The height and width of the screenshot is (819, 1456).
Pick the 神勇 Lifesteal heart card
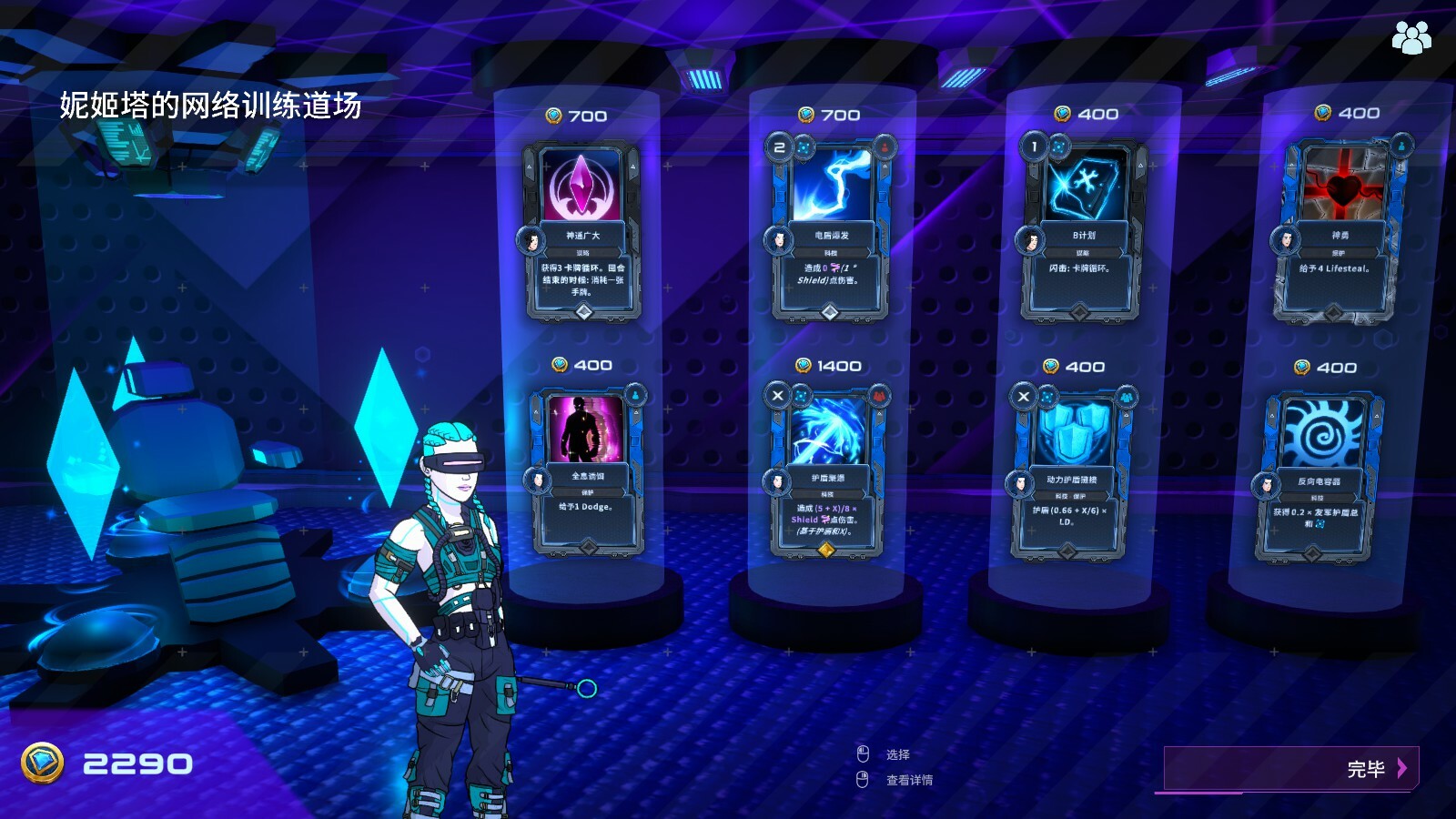(x=1338, y=229)
